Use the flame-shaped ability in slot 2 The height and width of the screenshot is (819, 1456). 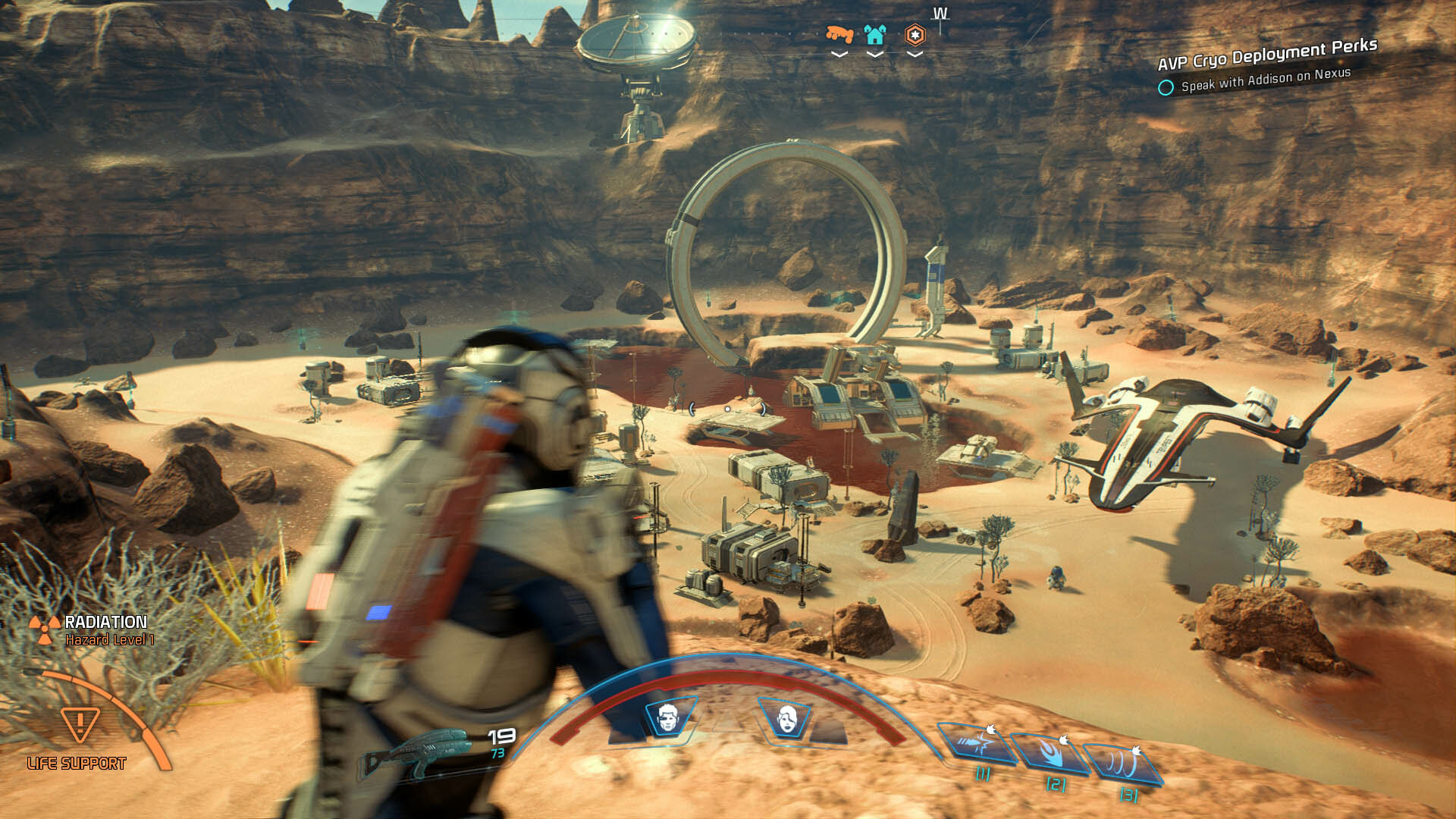1051,754
